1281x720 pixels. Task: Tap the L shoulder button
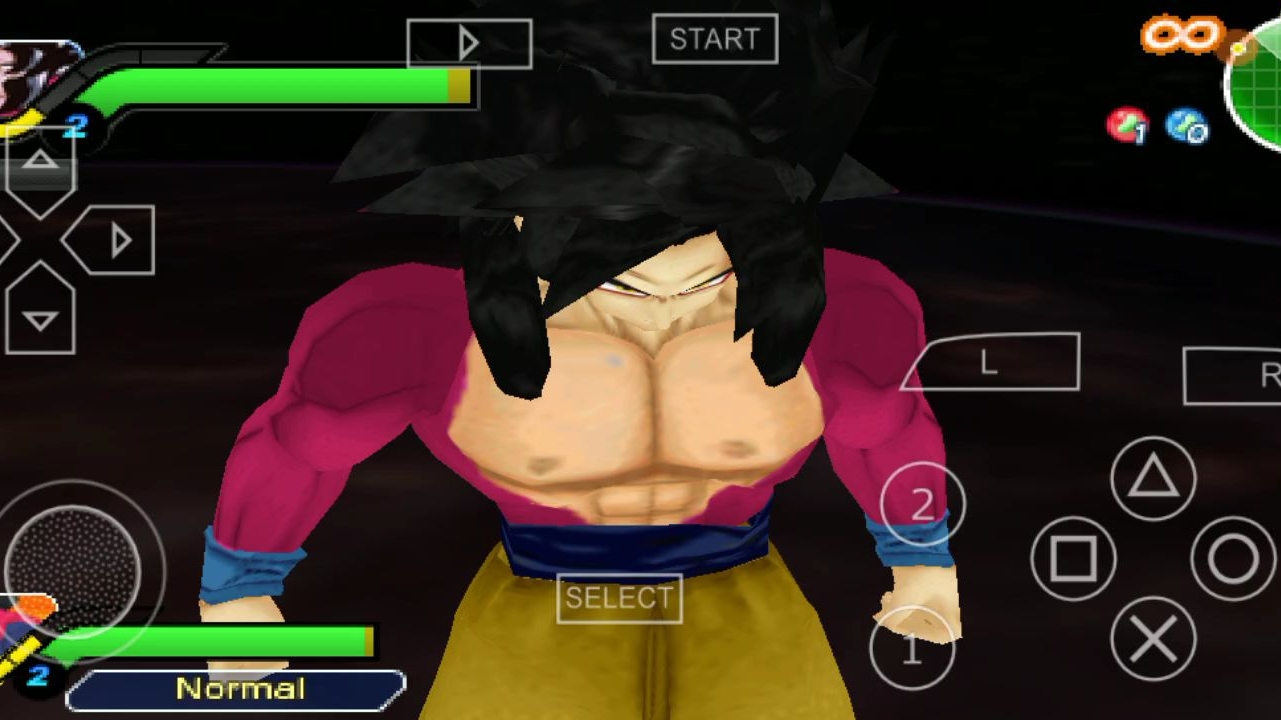click(992, 362)
